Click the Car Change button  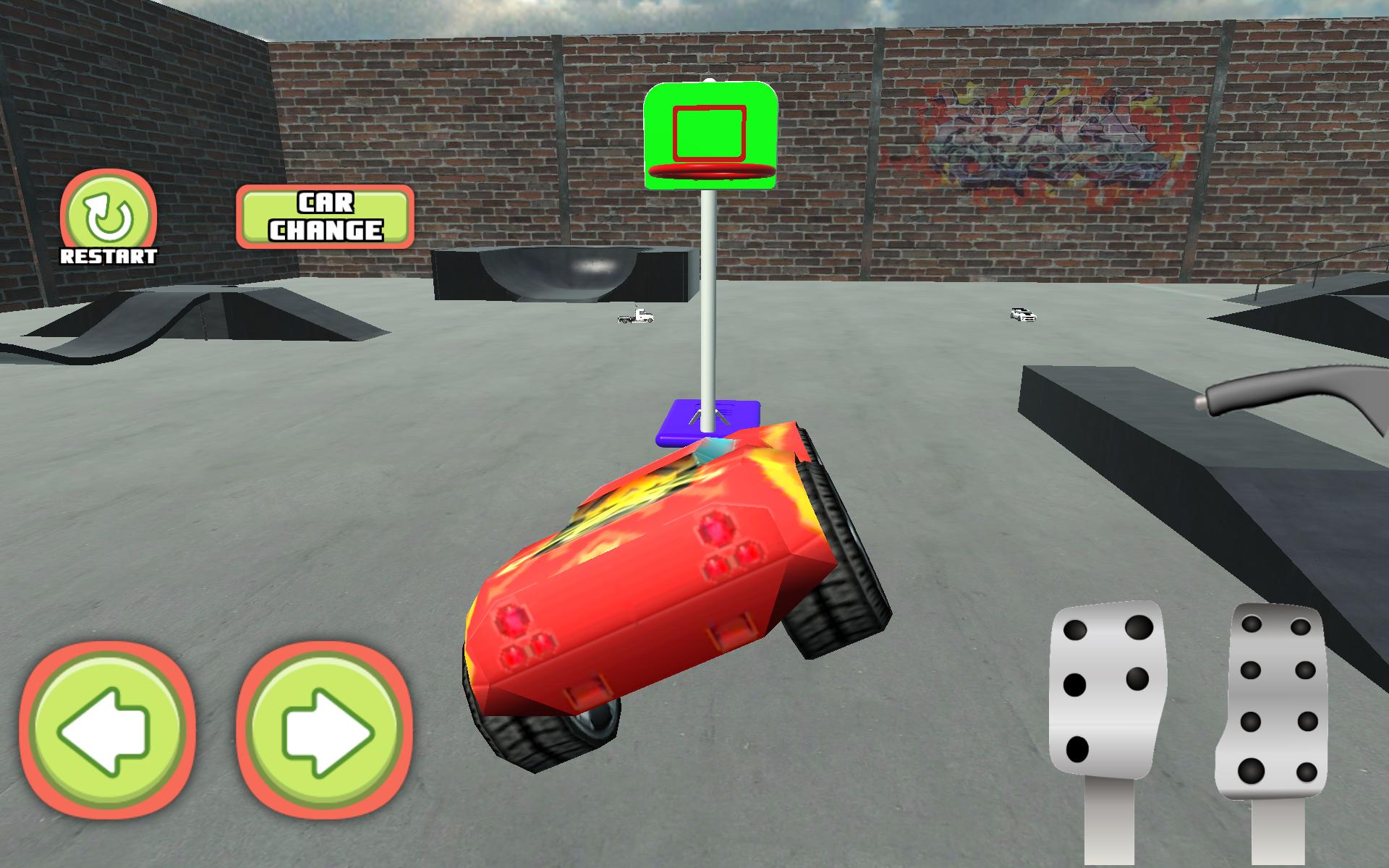(326, 217)
